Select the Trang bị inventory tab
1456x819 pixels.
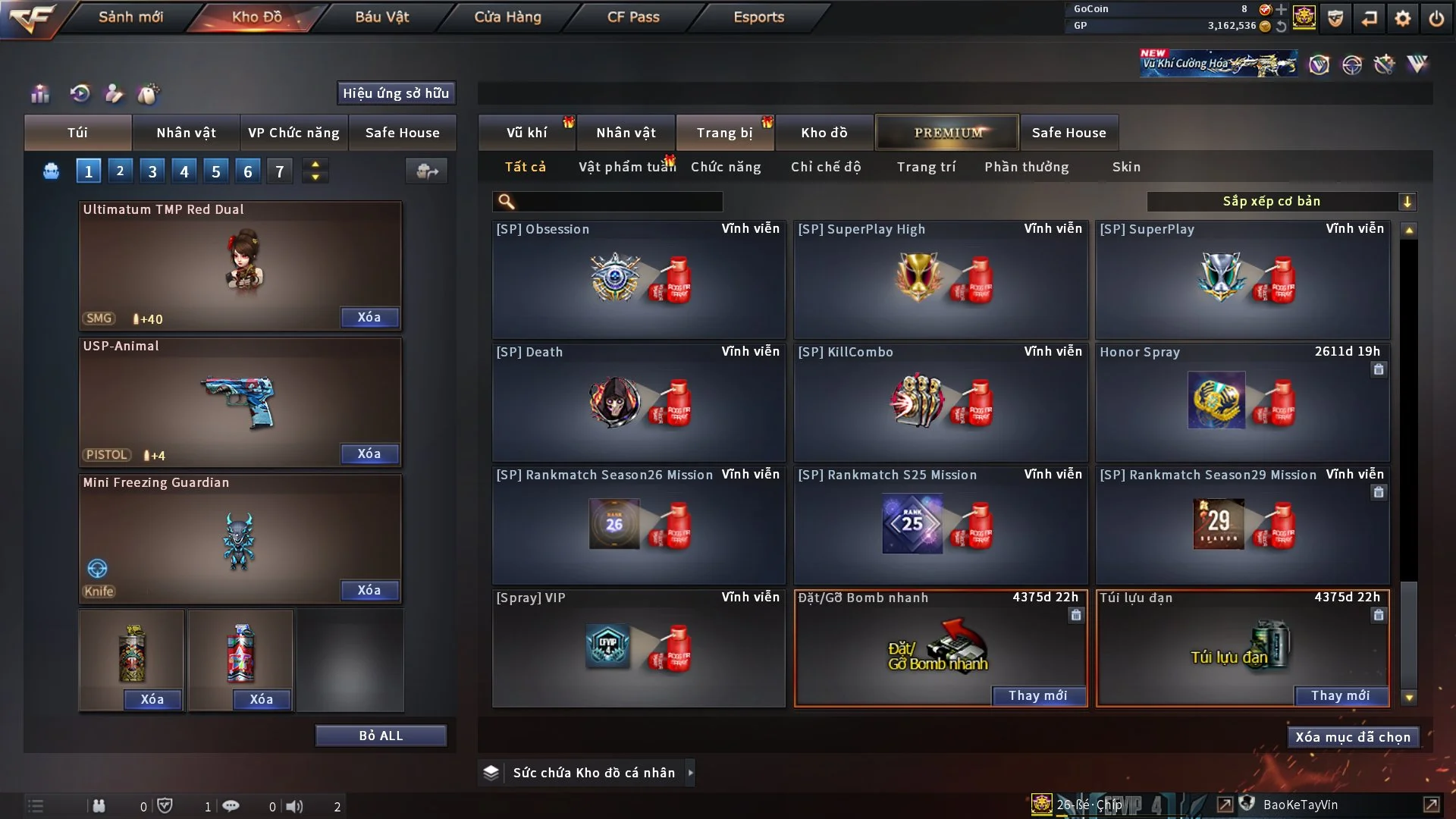click(x=724, y=133)
